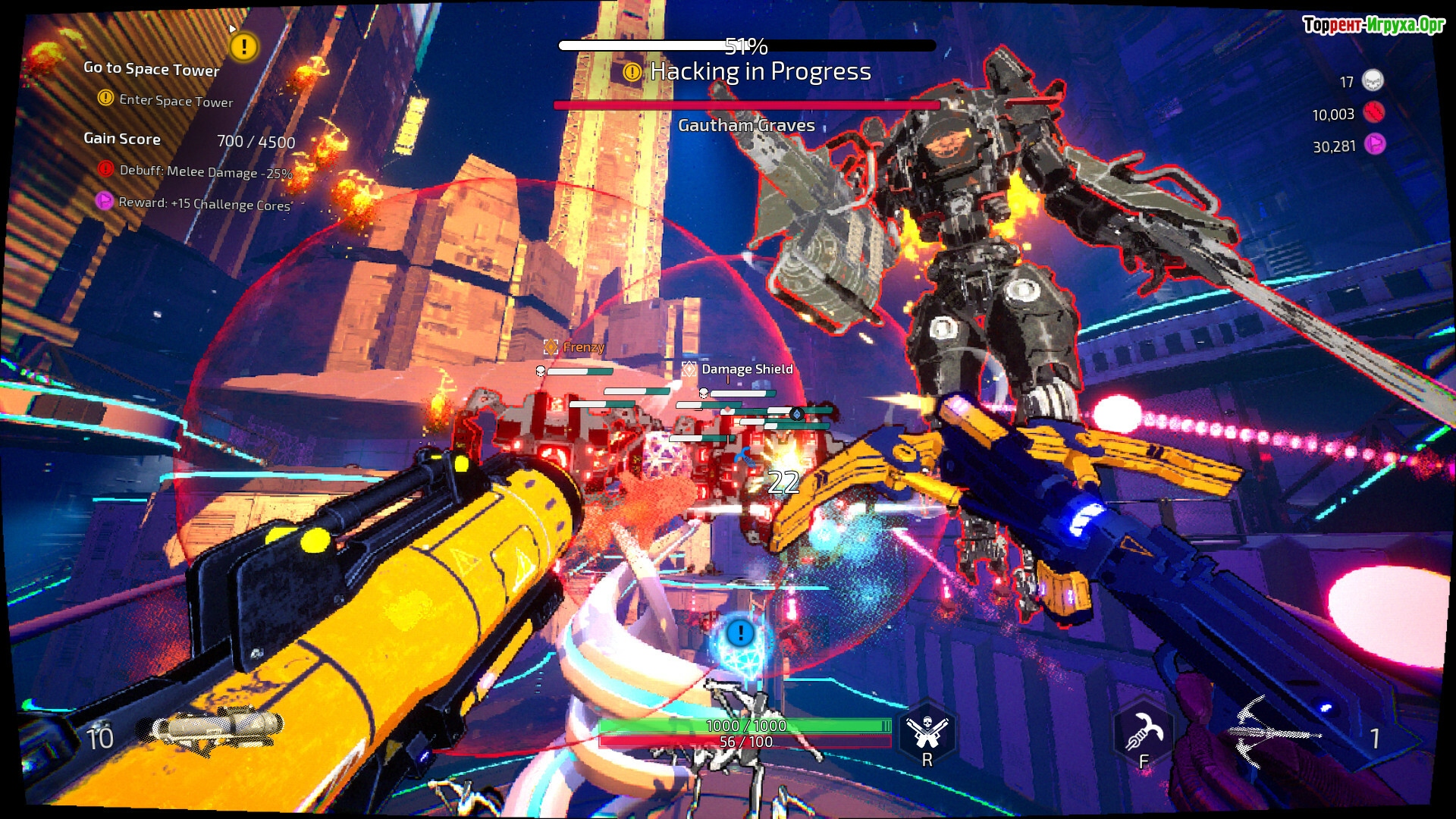This screenshot has width=1456, height=819.
Task: Activate the dual pistols skull ability
Action: 927,731
